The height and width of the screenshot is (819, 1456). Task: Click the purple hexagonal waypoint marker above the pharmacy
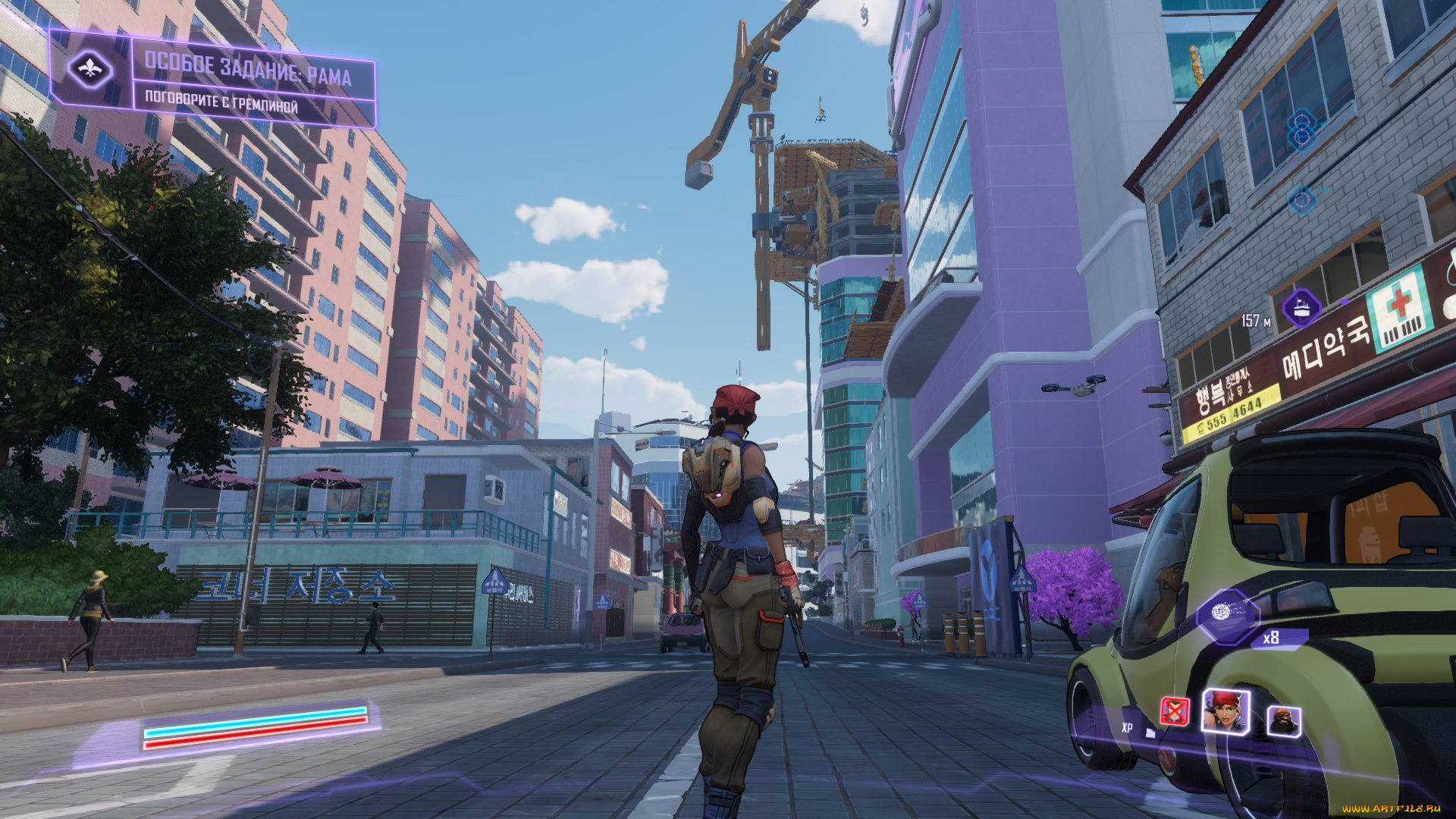pos(1302,309)
